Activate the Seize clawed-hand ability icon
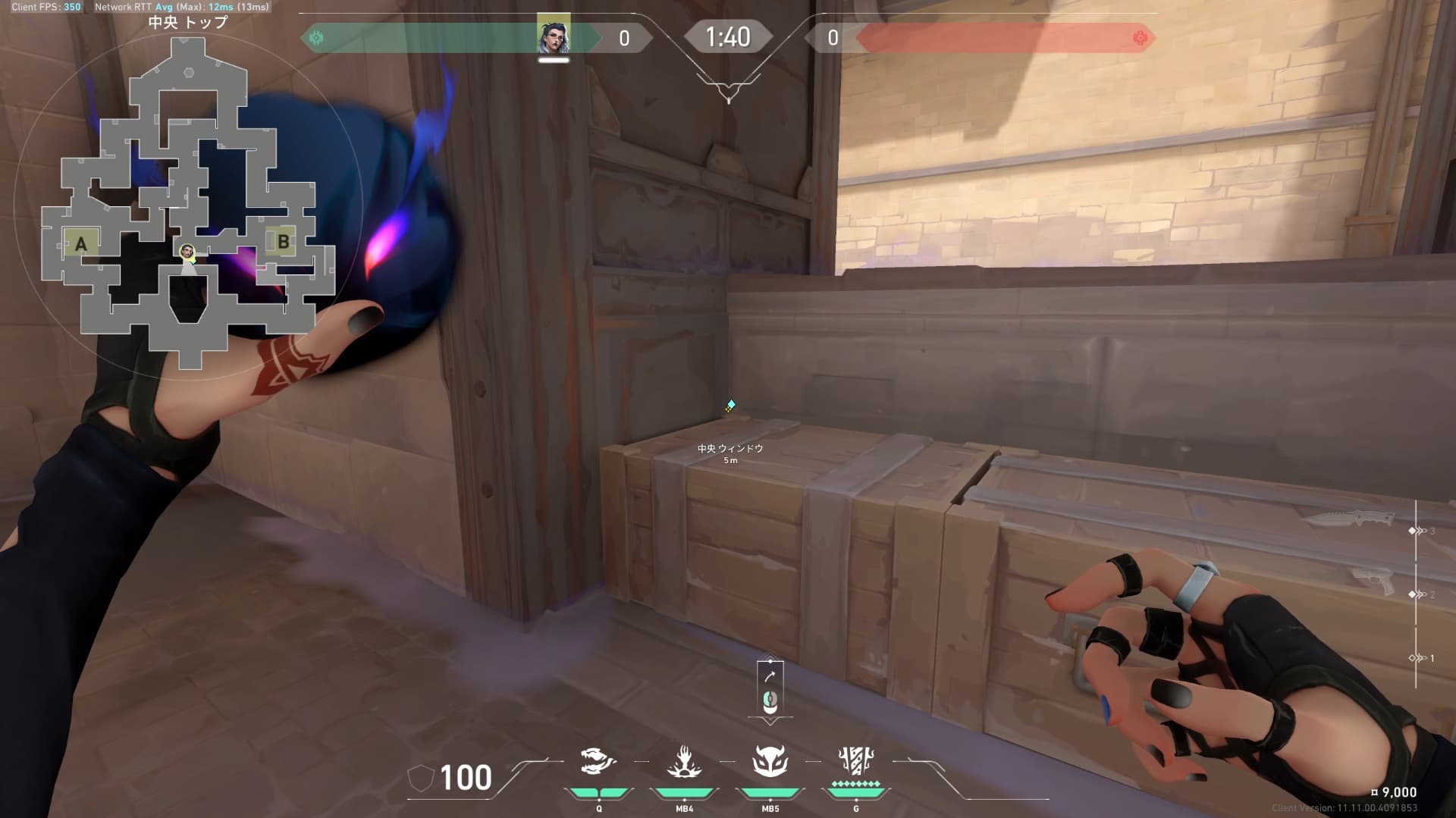The width and height of the screenshot is (1456, 818). click(684, 762)
